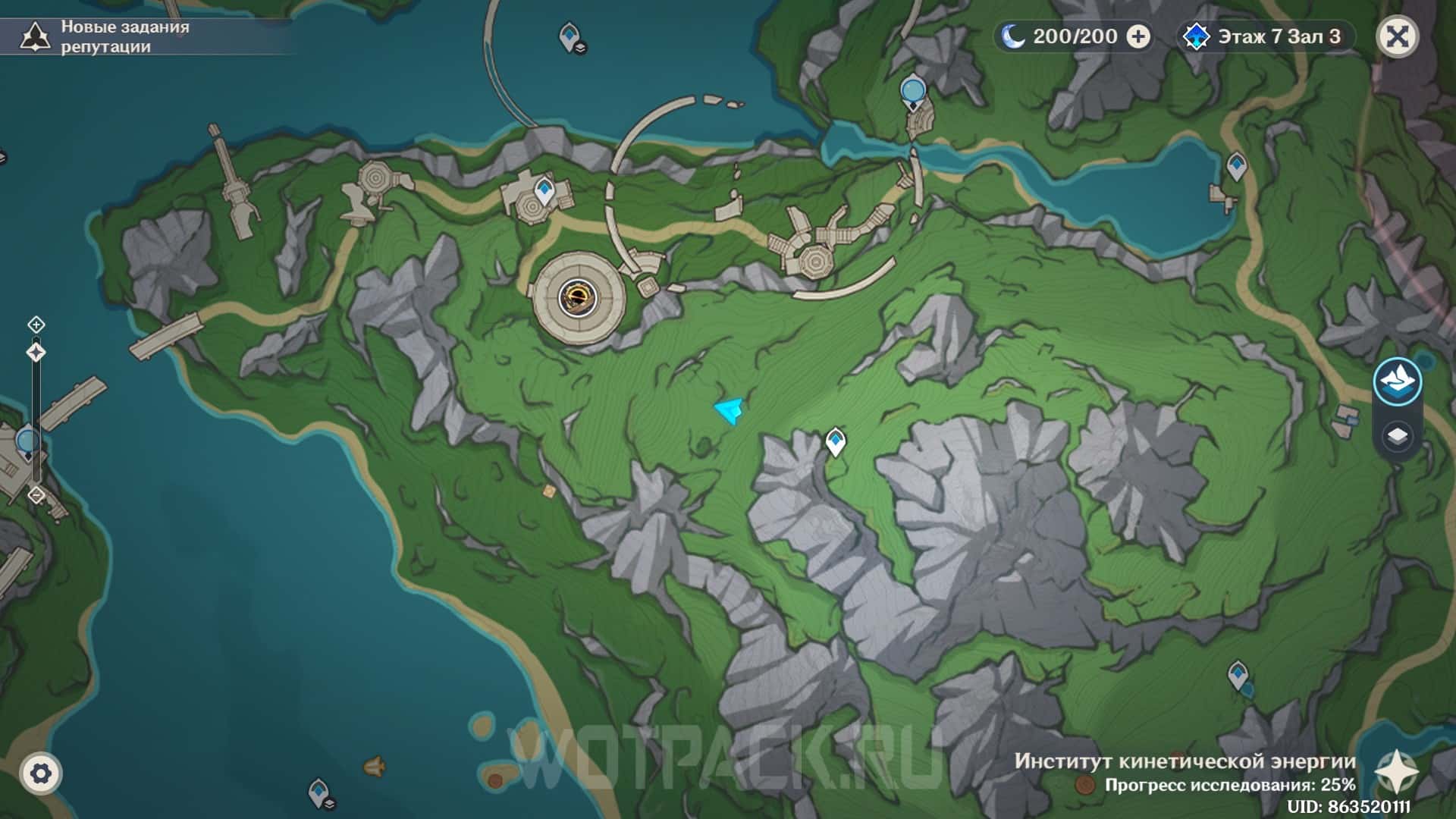The width and height of the screenshot is (1456, 819).
Task: Open the Spiral Abyss Этаж 7 Зал 3 tracker
Action: coord(1264,36)
